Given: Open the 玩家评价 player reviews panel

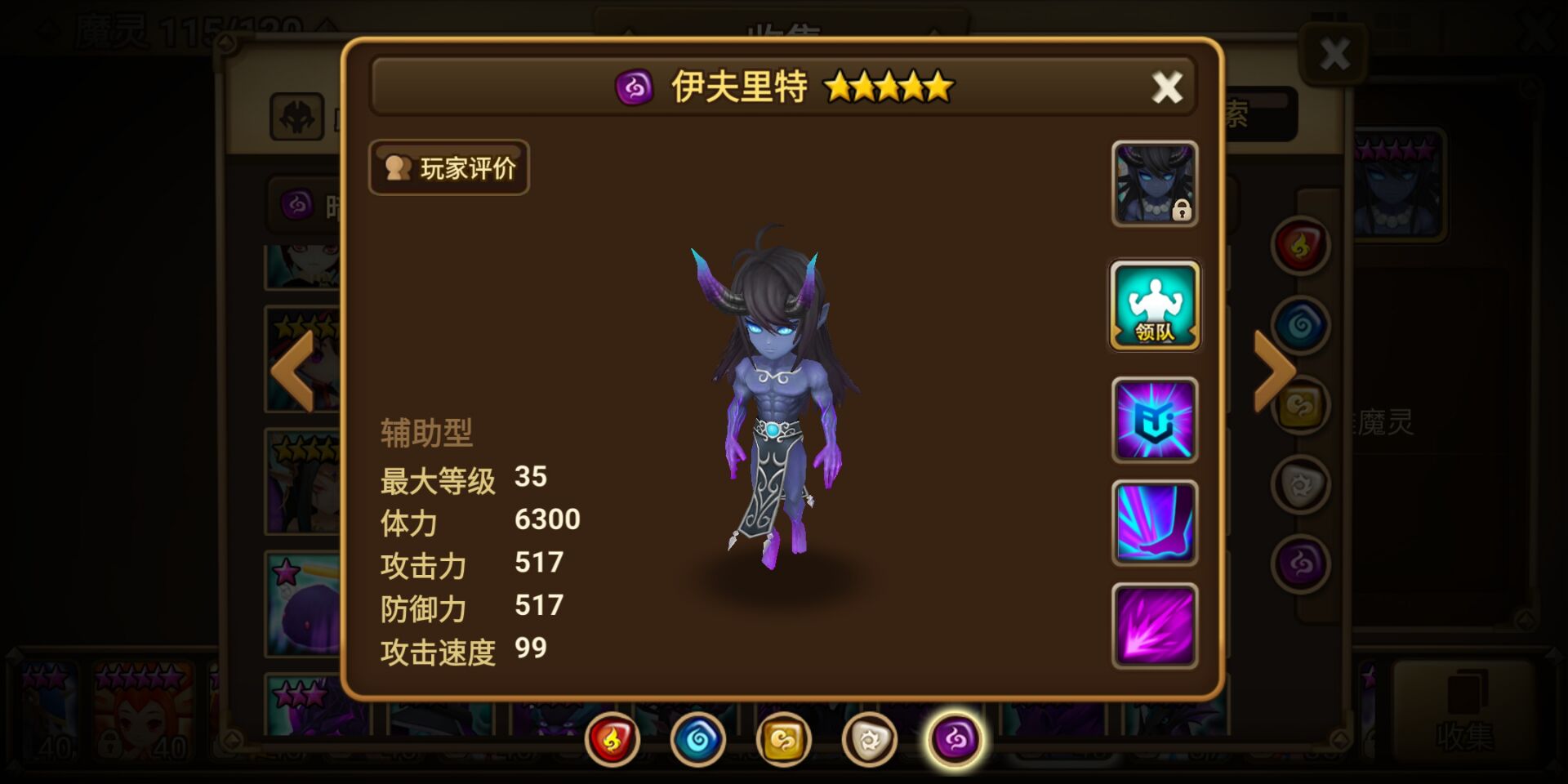Looking at the screenshot, I should 448,167.
